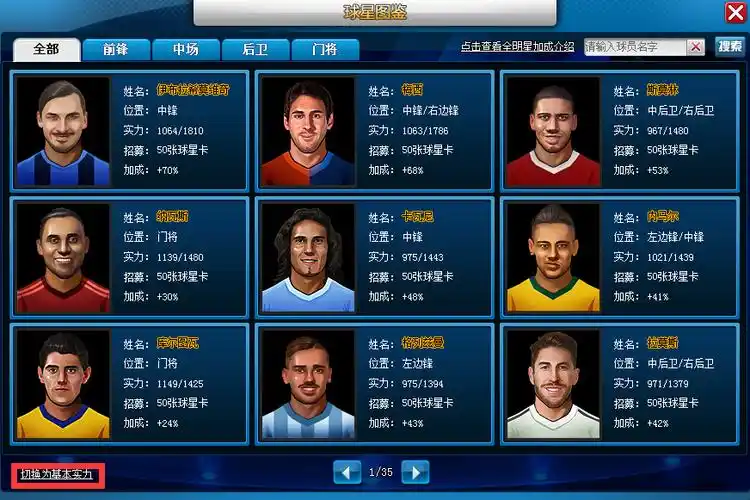Switch to the 全部 tab

(46, 49)
